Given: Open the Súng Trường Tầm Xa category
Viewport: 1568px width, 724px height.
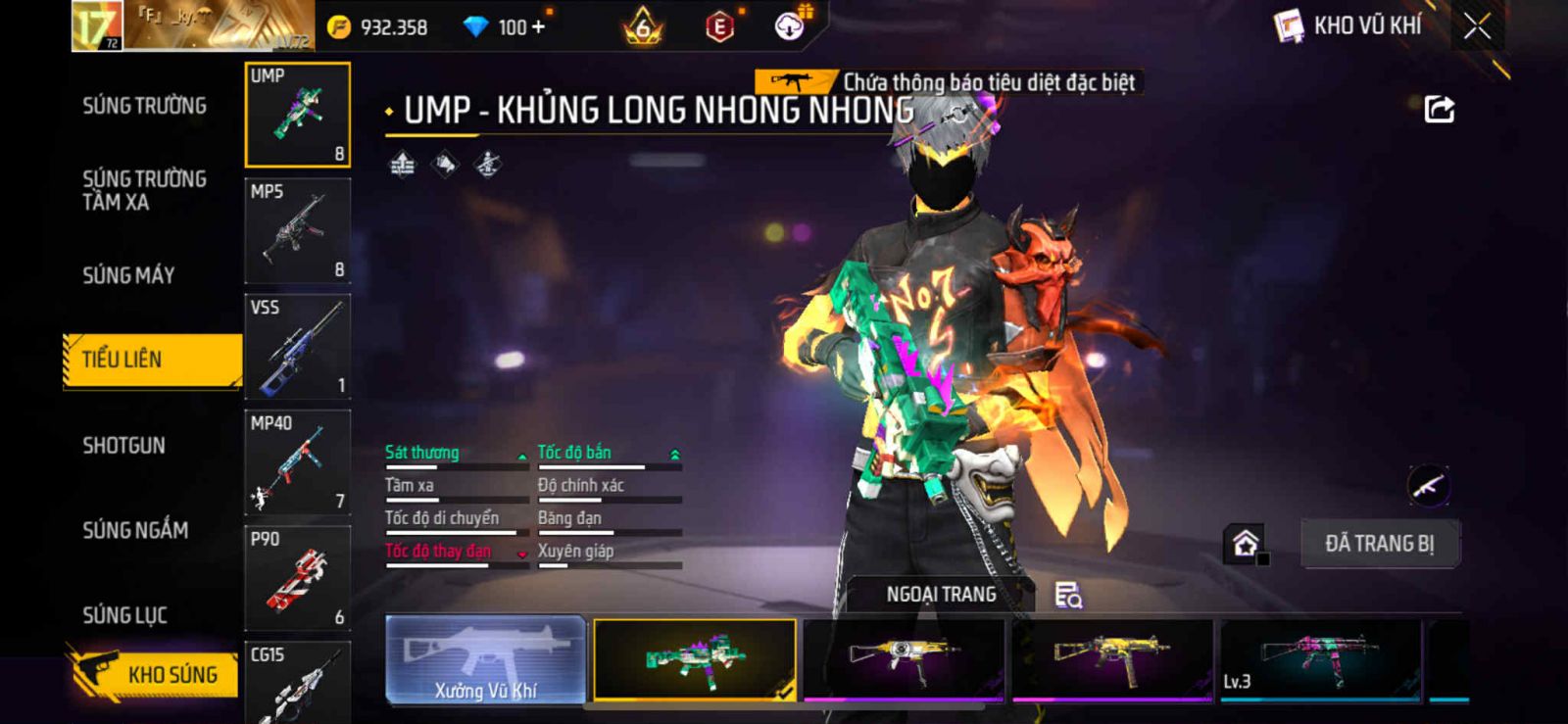Looking at the screenshot, I should pyautogui.click(x=144, y=190).
